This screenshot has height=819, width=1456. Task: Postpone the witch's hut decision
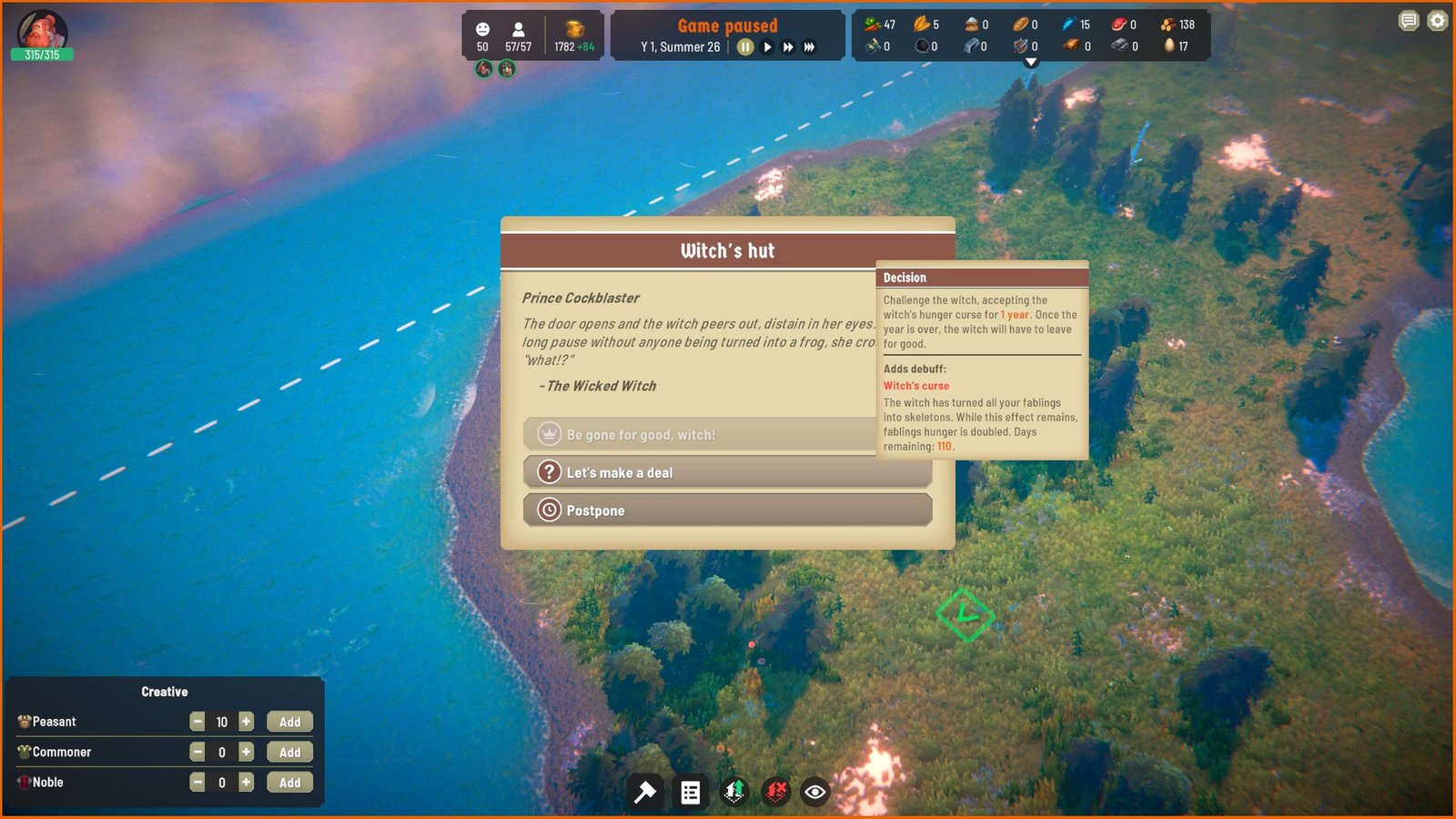point(727,511)
